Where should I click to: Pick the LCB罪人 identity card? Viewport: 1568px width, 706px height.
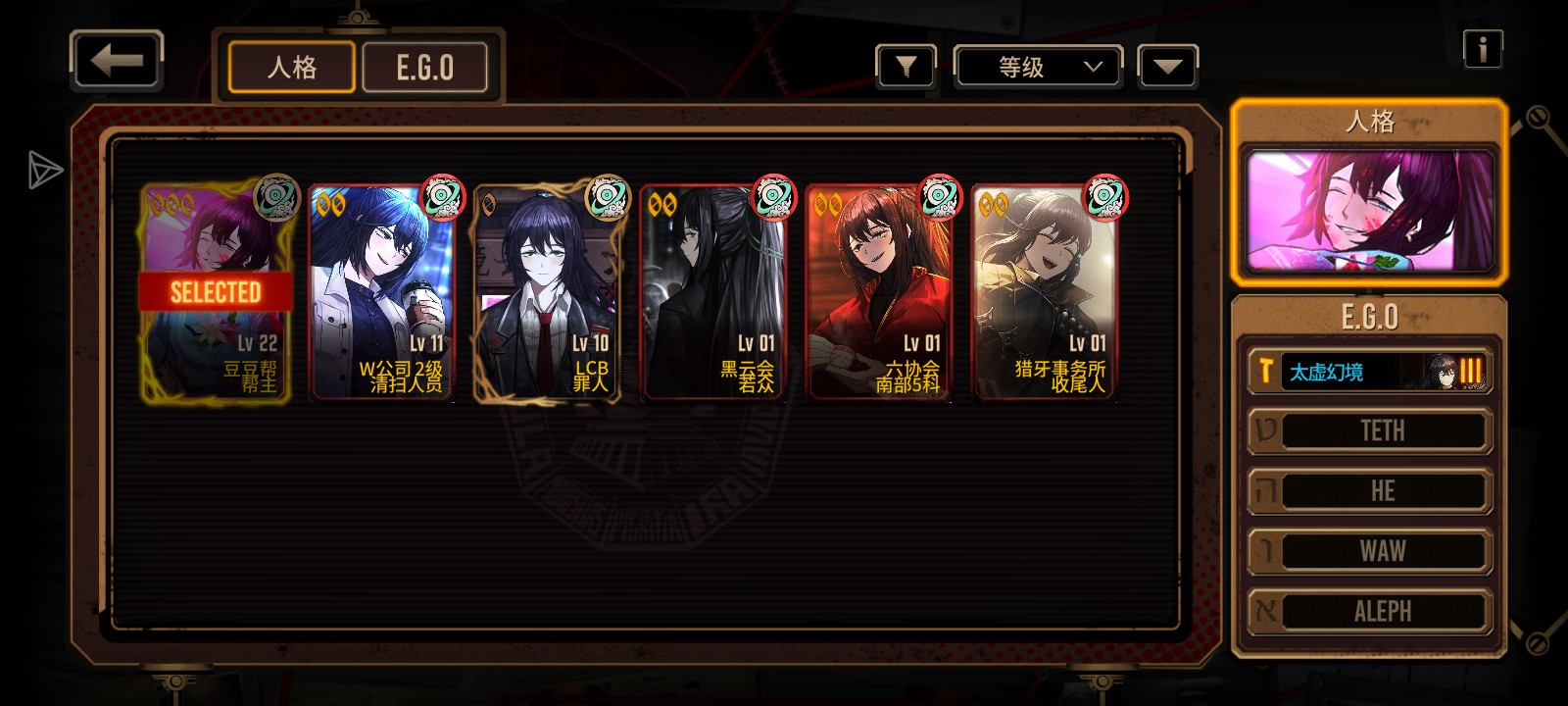(548, 292)
